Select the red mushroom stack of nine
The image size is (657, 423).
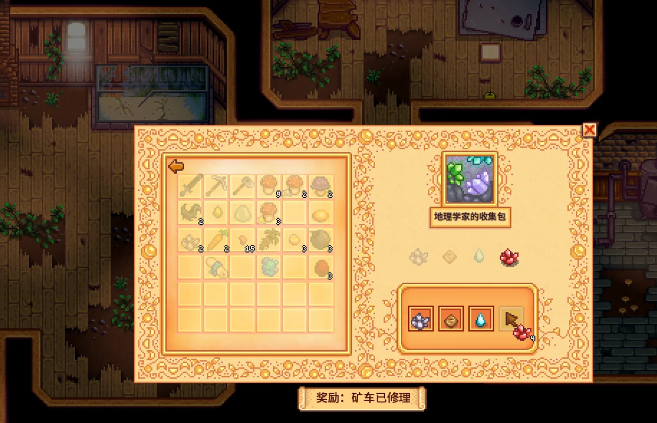pyautogui.click(x=269, y=186)
